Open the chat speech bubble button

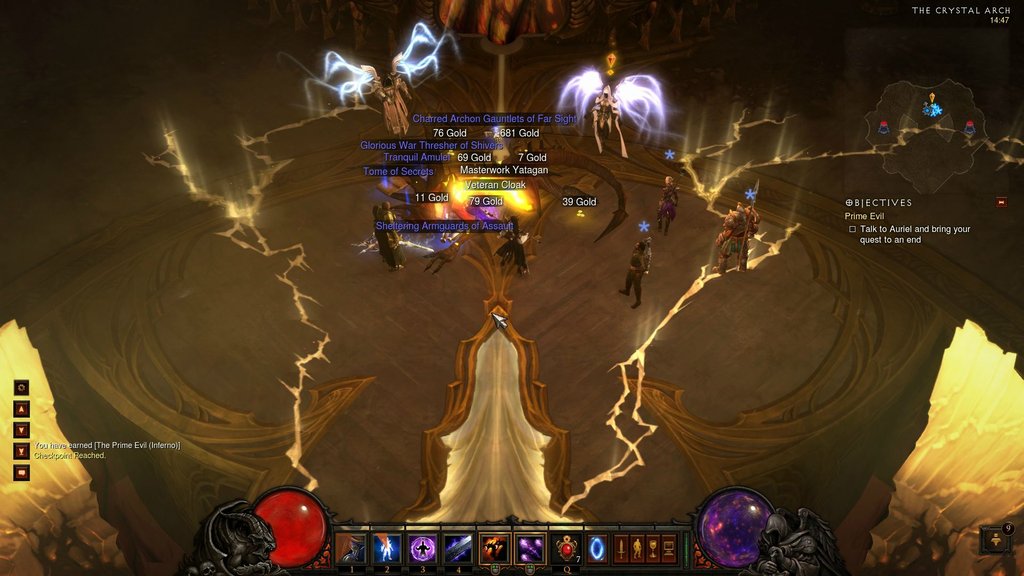21,472
